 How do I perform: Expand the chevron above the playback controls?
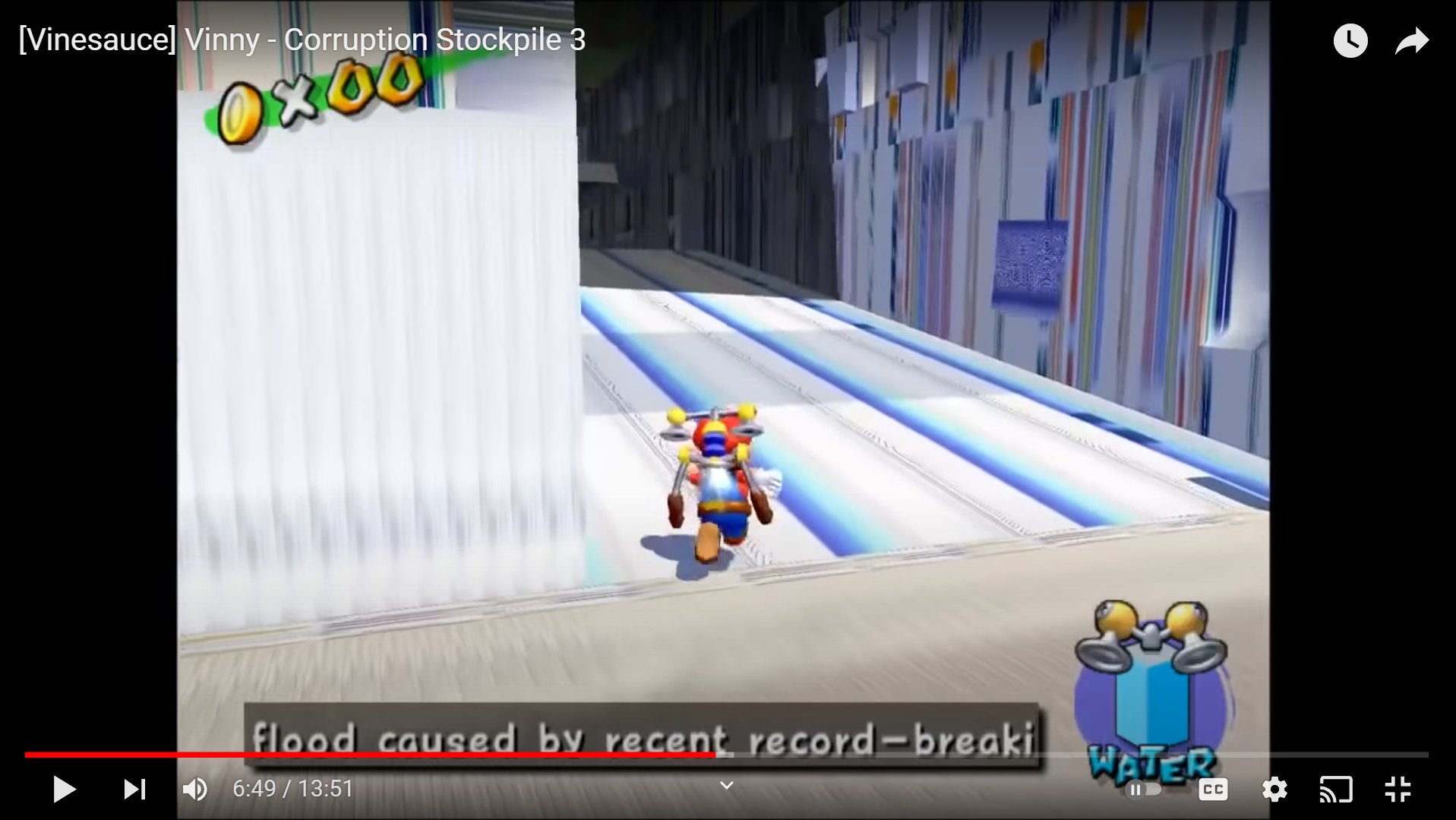[726, 785]
